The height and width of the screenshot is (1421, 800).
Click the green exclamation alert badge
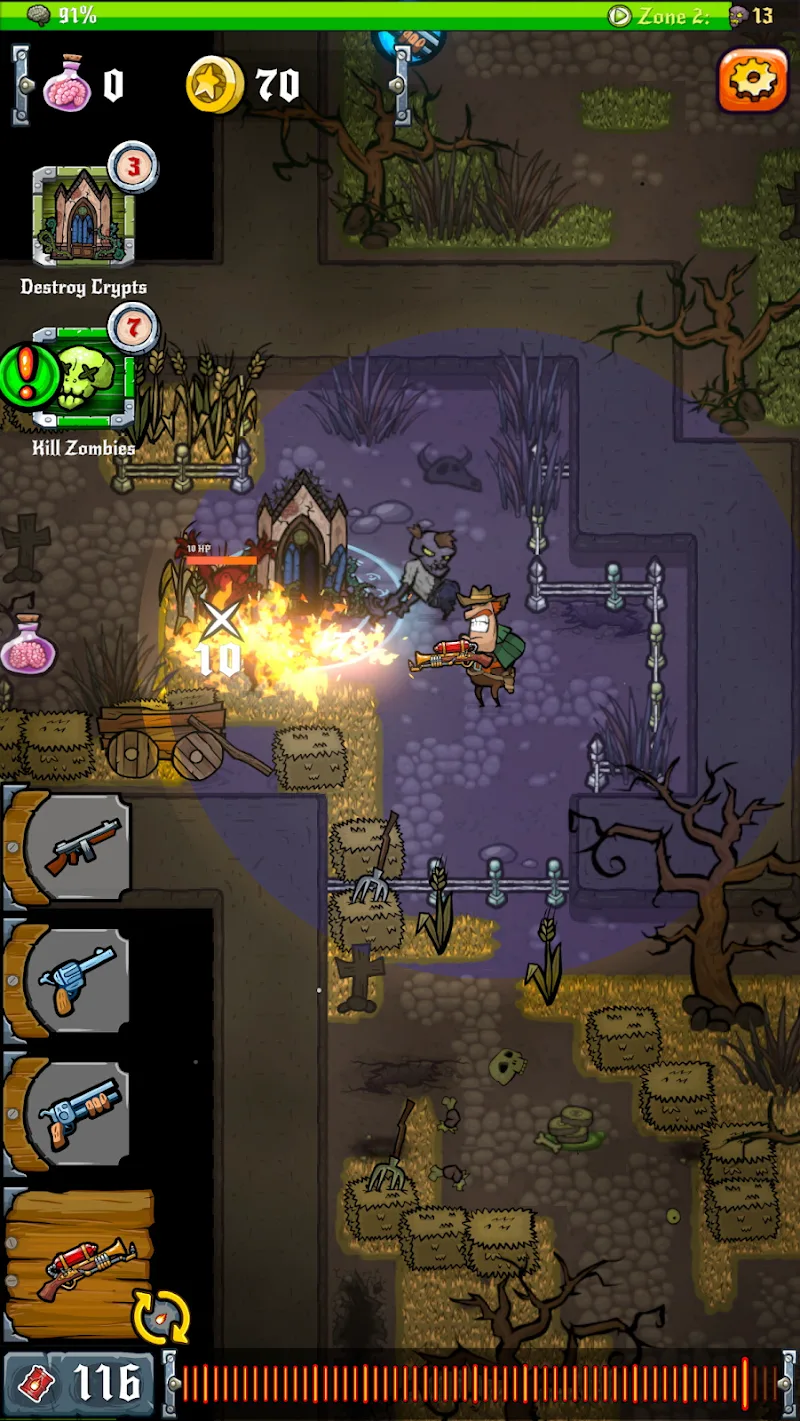click(x=25, y=375)
